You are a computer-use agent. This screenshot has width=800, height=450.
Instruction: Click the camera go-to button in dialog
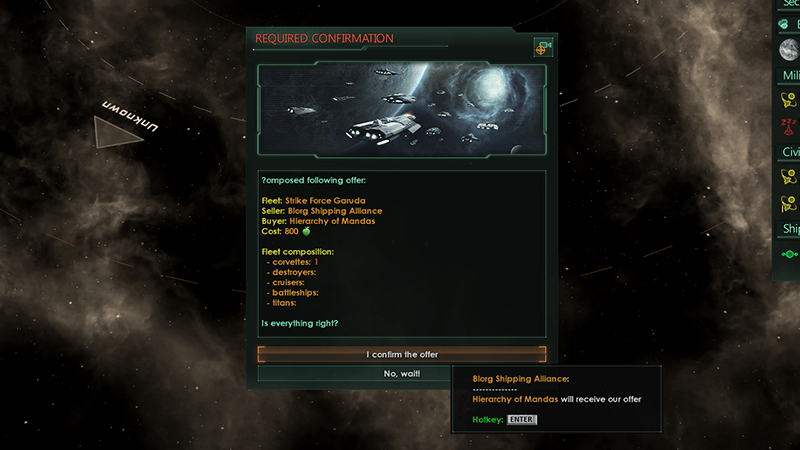[x=543, y=47]
